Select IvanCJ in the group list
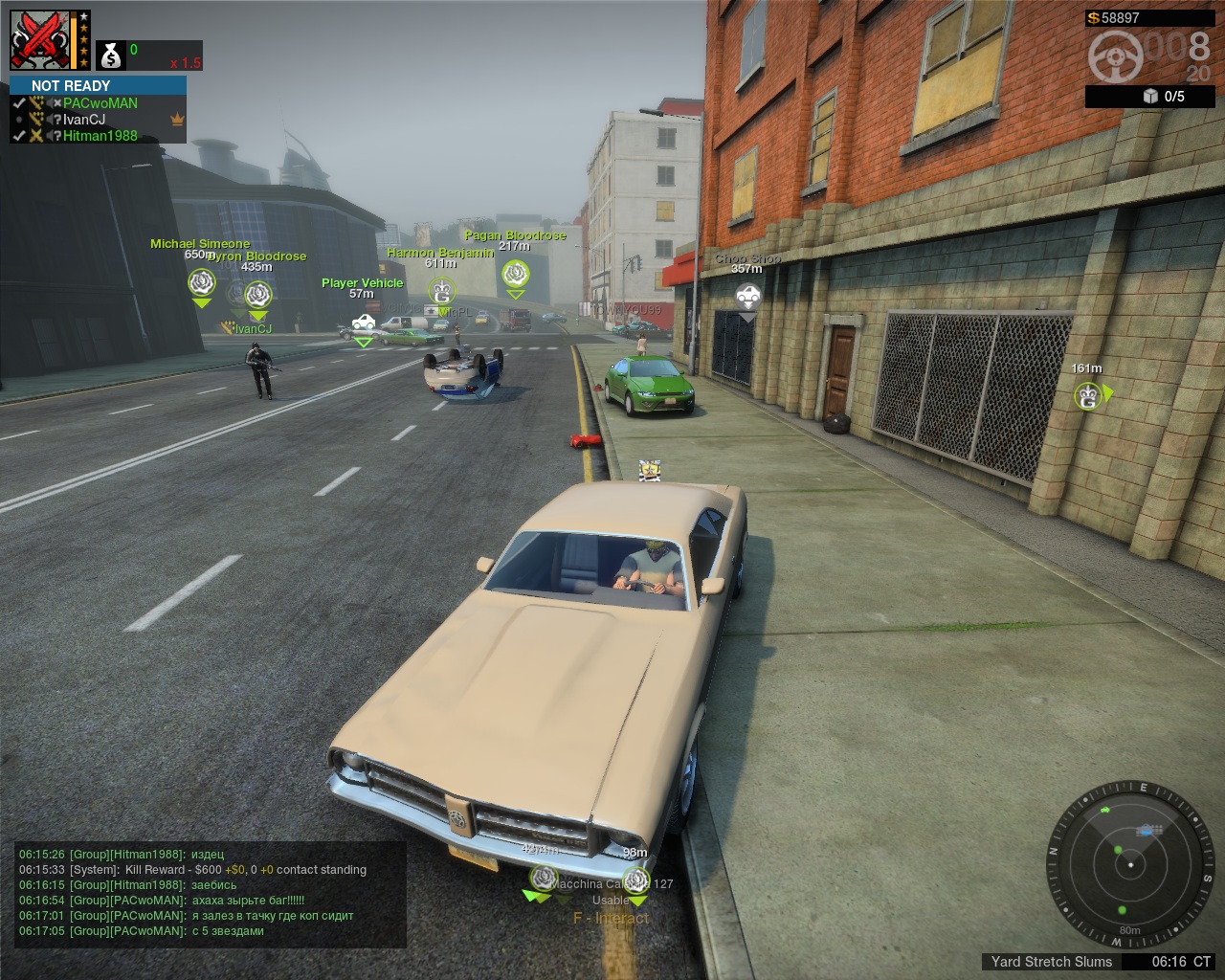1225x980 pixels. coord(84,120)
